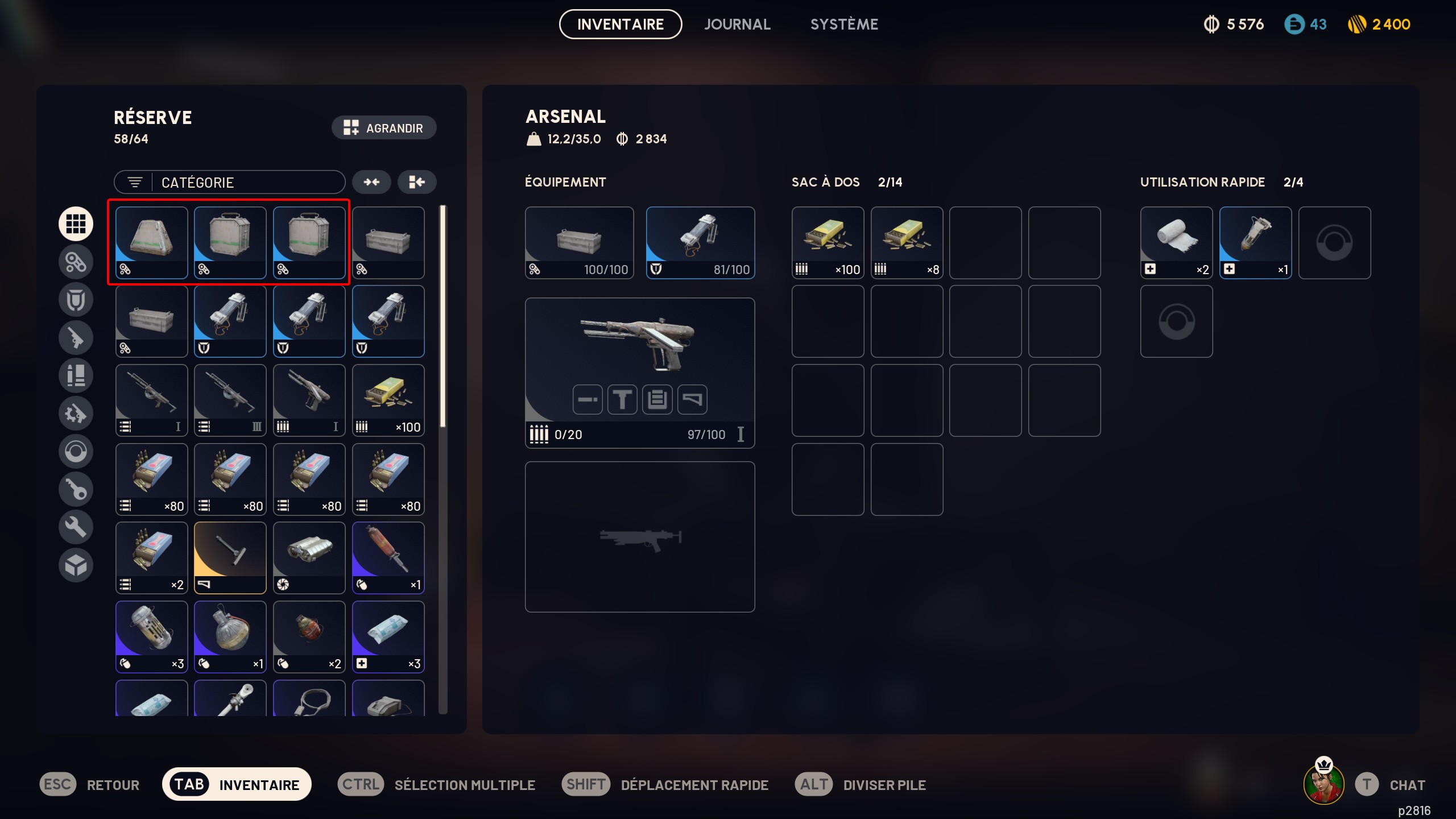1456x819 pixels.
Task: Click the weapon magazine mod slot icon
Action: (657, 399)
